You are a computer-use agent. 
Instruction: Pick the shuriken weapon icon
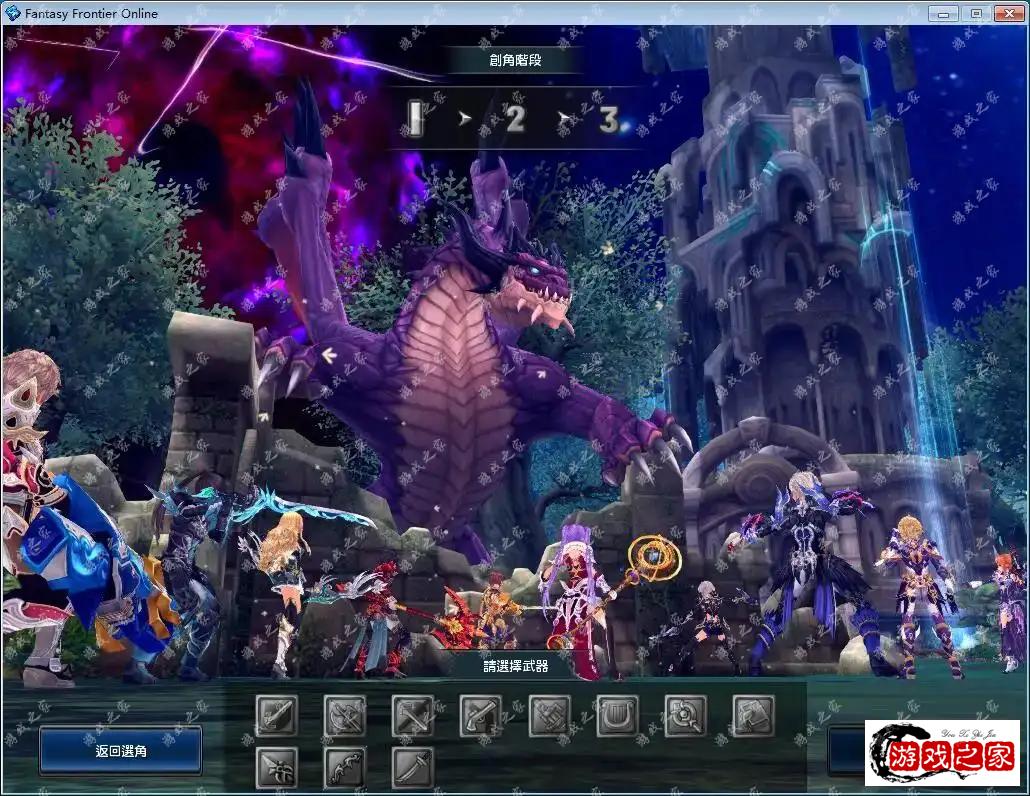[276, 767]
